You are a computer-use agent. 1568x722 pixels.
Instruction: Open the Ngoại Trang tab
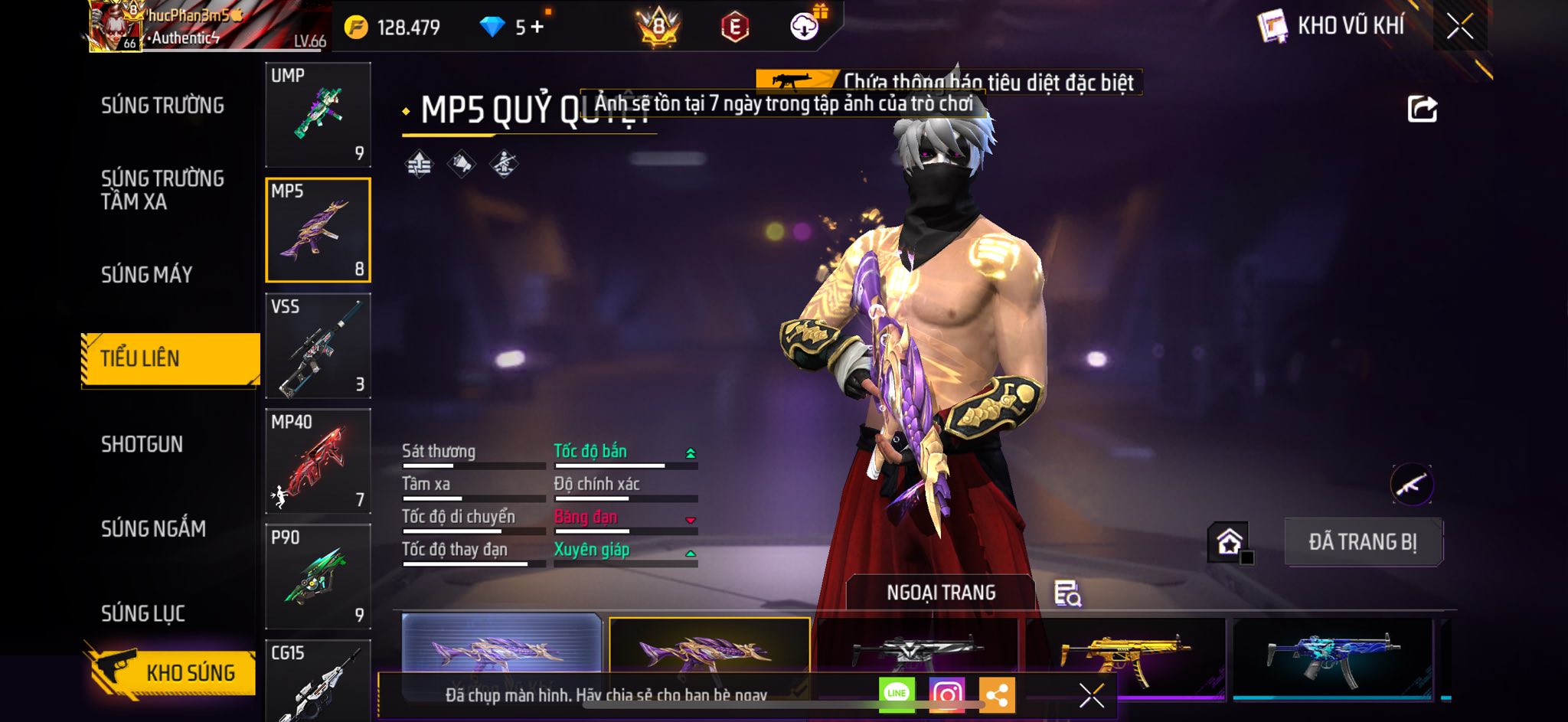(941, 593)
